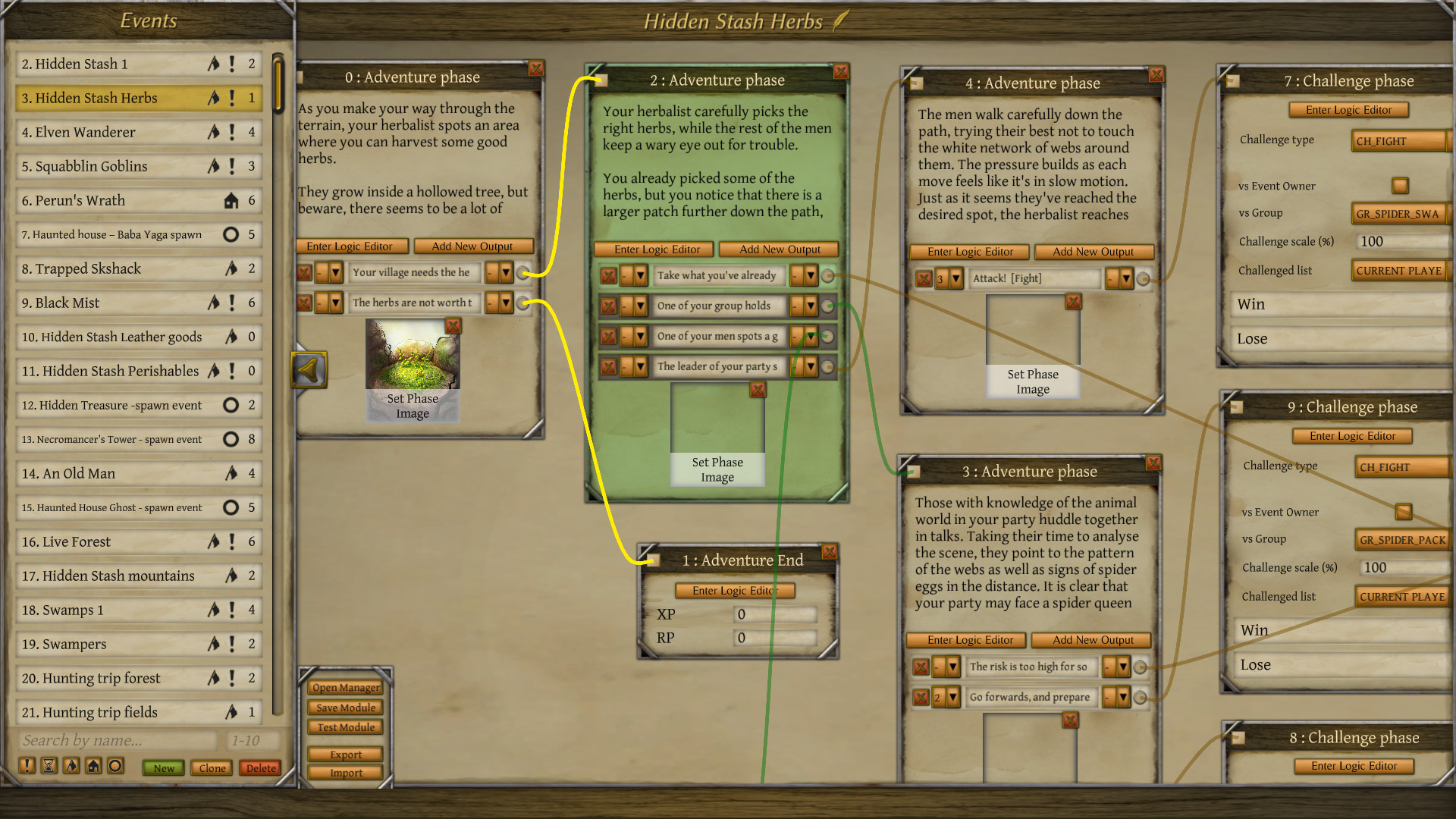The width and height of the screenshot is (1456, 819).
Task: Enable vs Event Owner in phase 9
Action: click(x=1404, y=512)
